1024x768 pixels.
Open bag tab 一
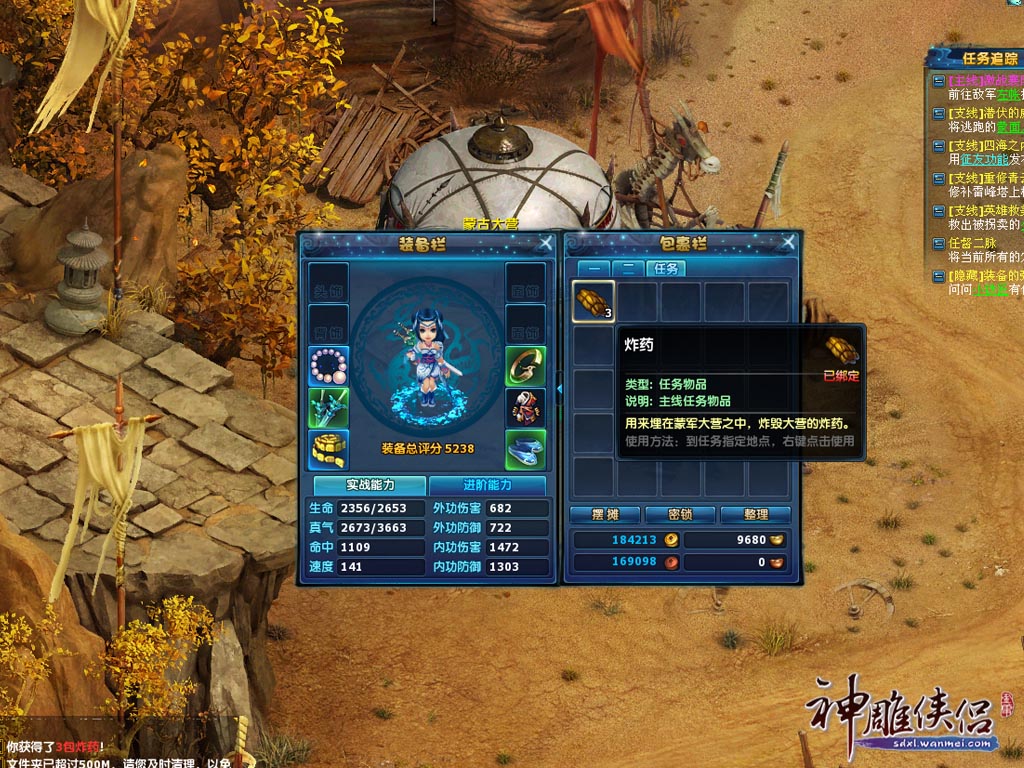point(592,268)
